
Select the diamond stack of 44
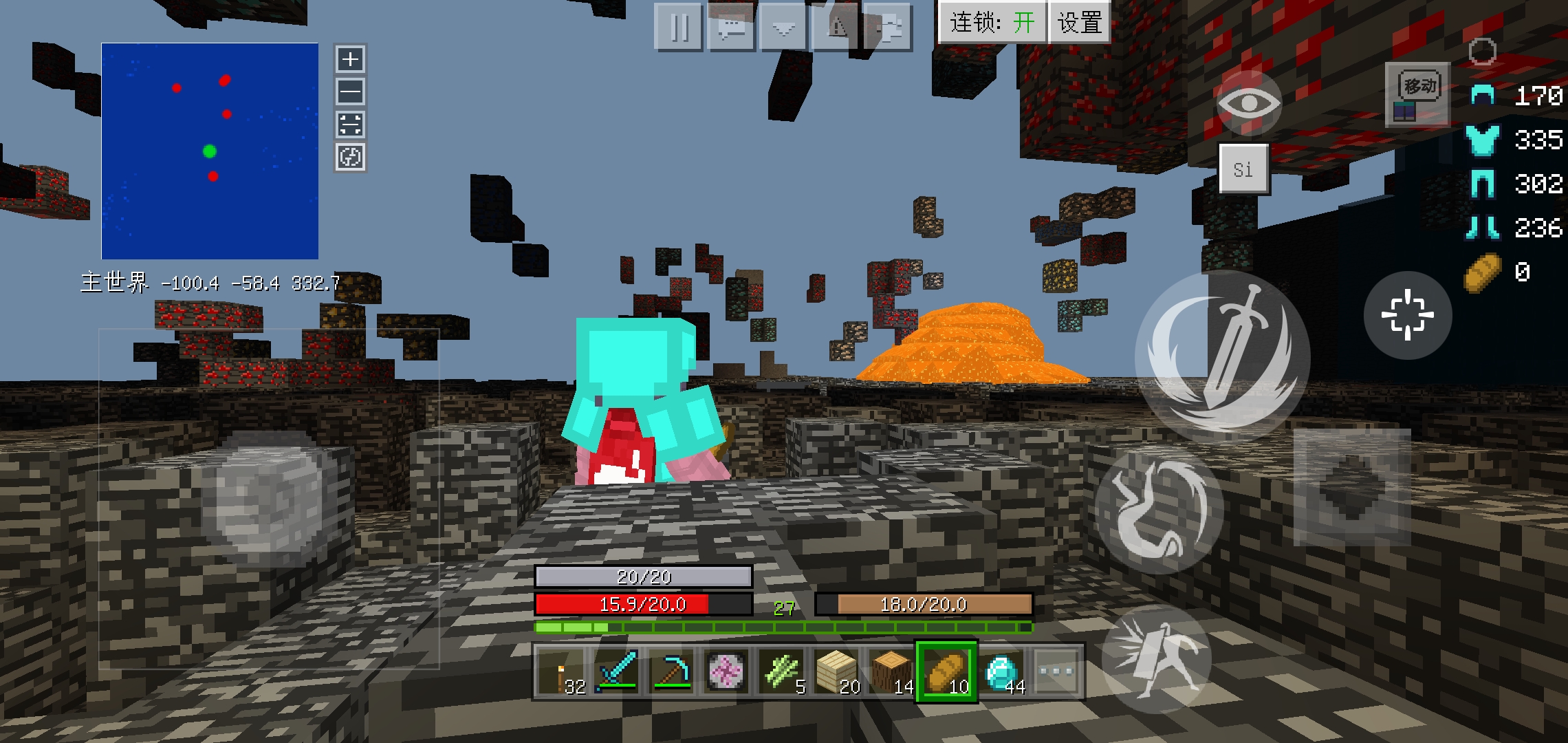(1002, 671)
